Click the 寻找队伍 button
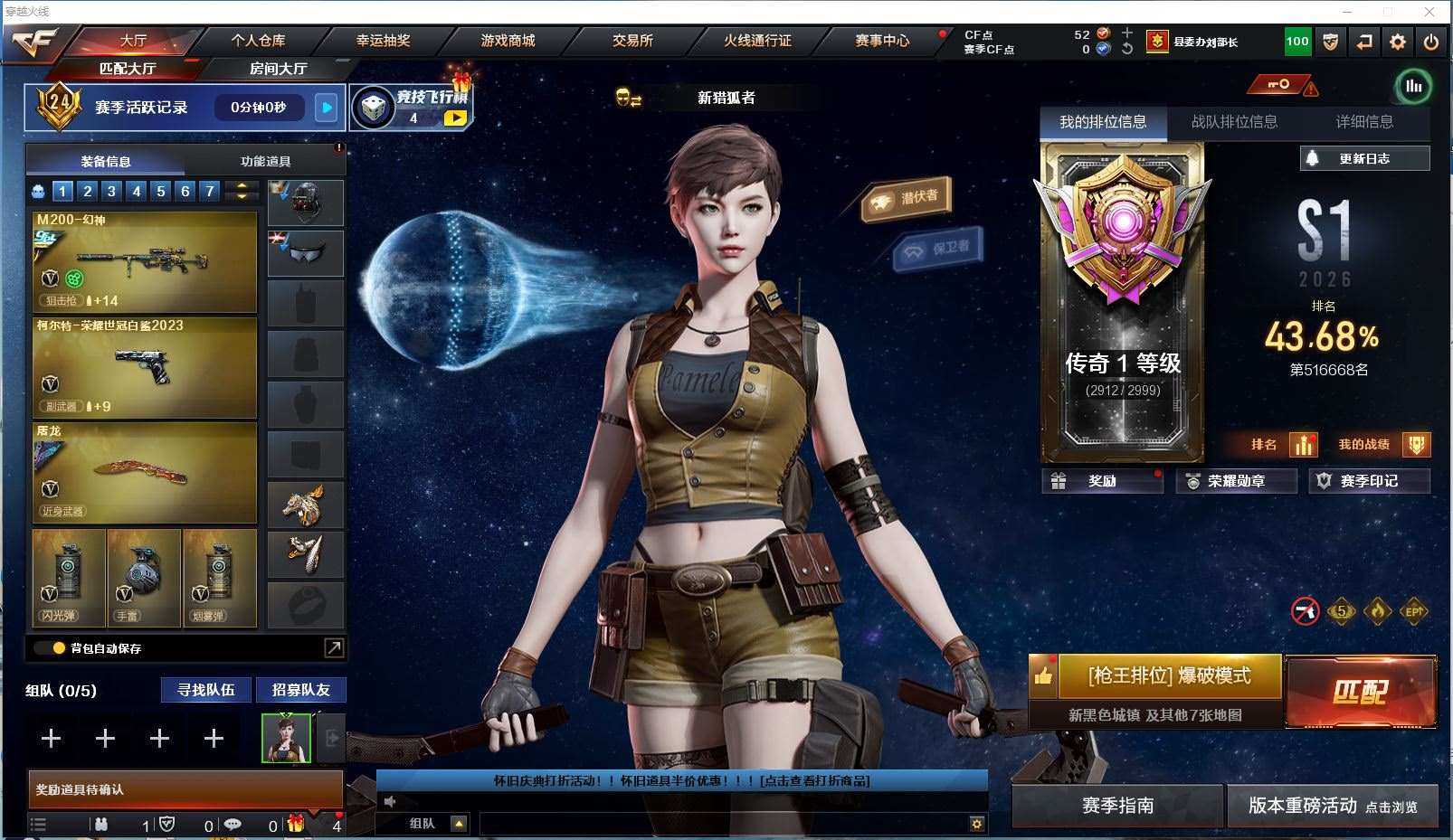The image size is (1453, 840). click(x=206, y=690)
